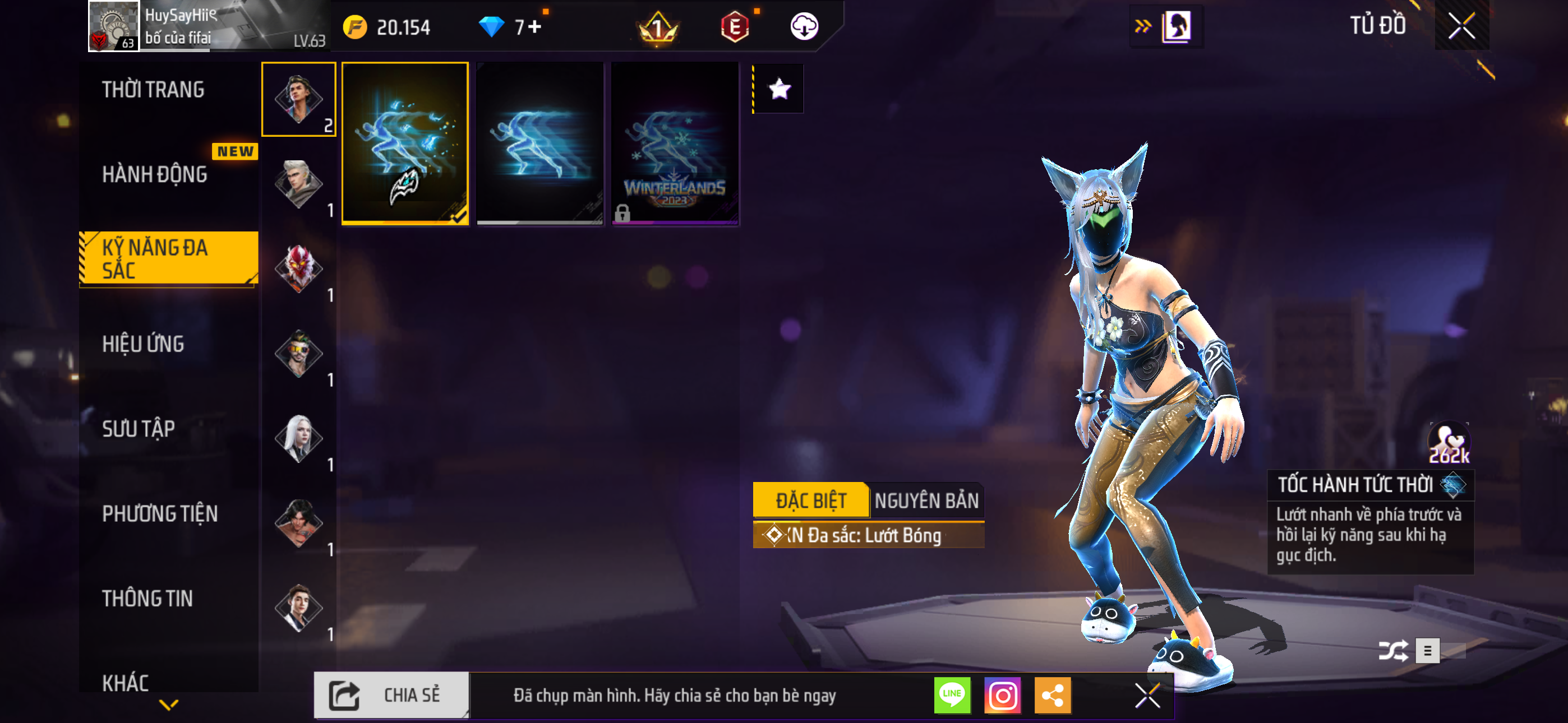The width and height of the screenshot is (1568, 723).
Task: Open the star favorites filter
Action: click(x=779, y=90)
